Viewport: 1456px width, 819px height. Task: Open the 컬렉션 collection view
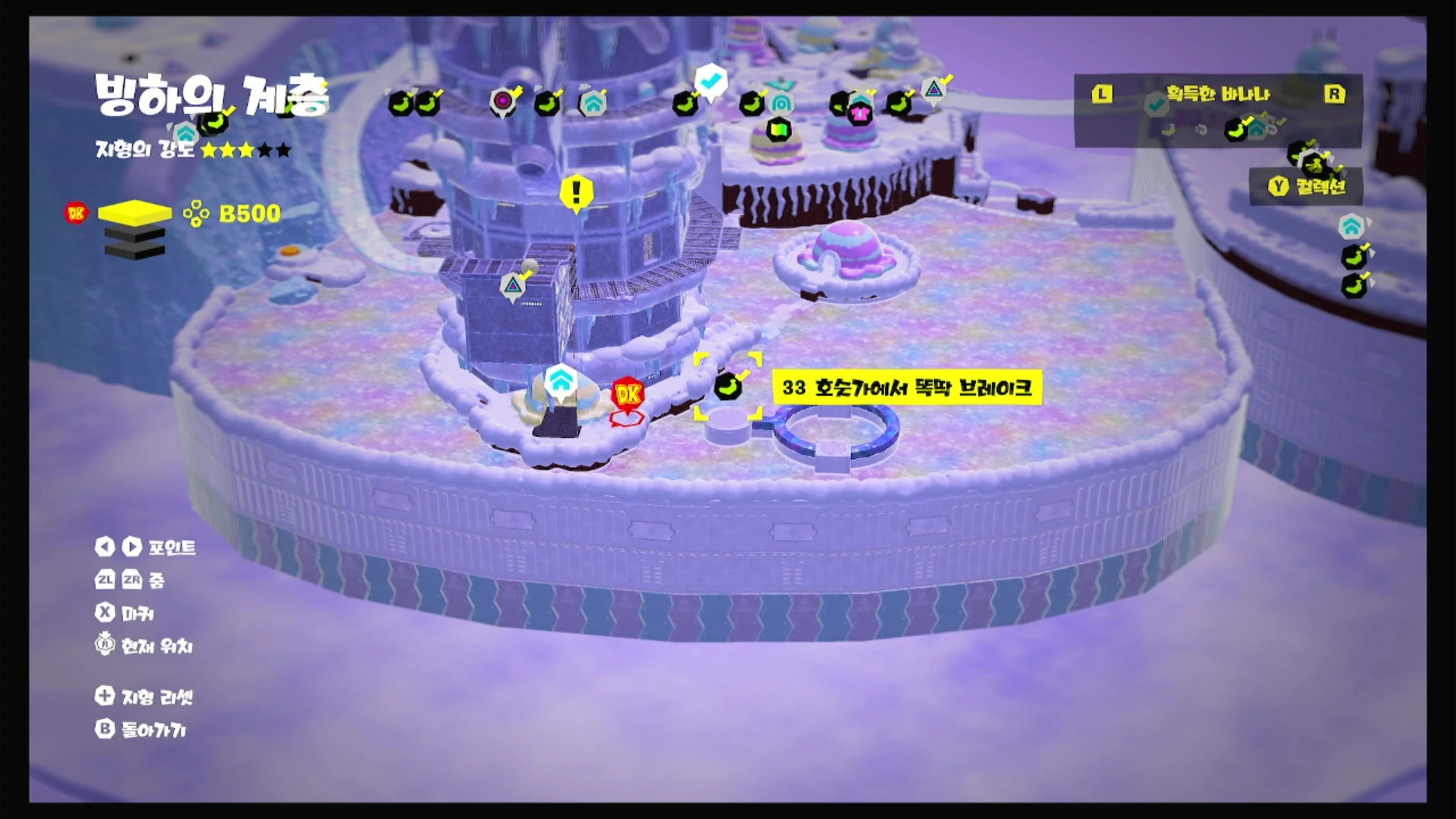(x=1307, y=186)
